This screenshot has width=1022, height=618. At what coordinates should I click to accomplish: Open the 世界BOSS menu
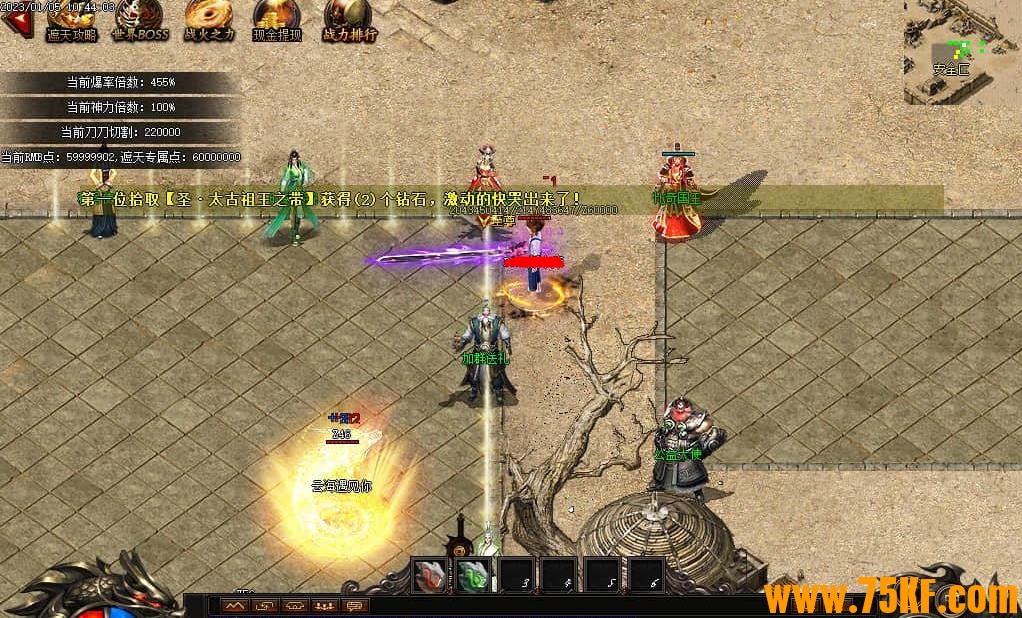[139, 20]
